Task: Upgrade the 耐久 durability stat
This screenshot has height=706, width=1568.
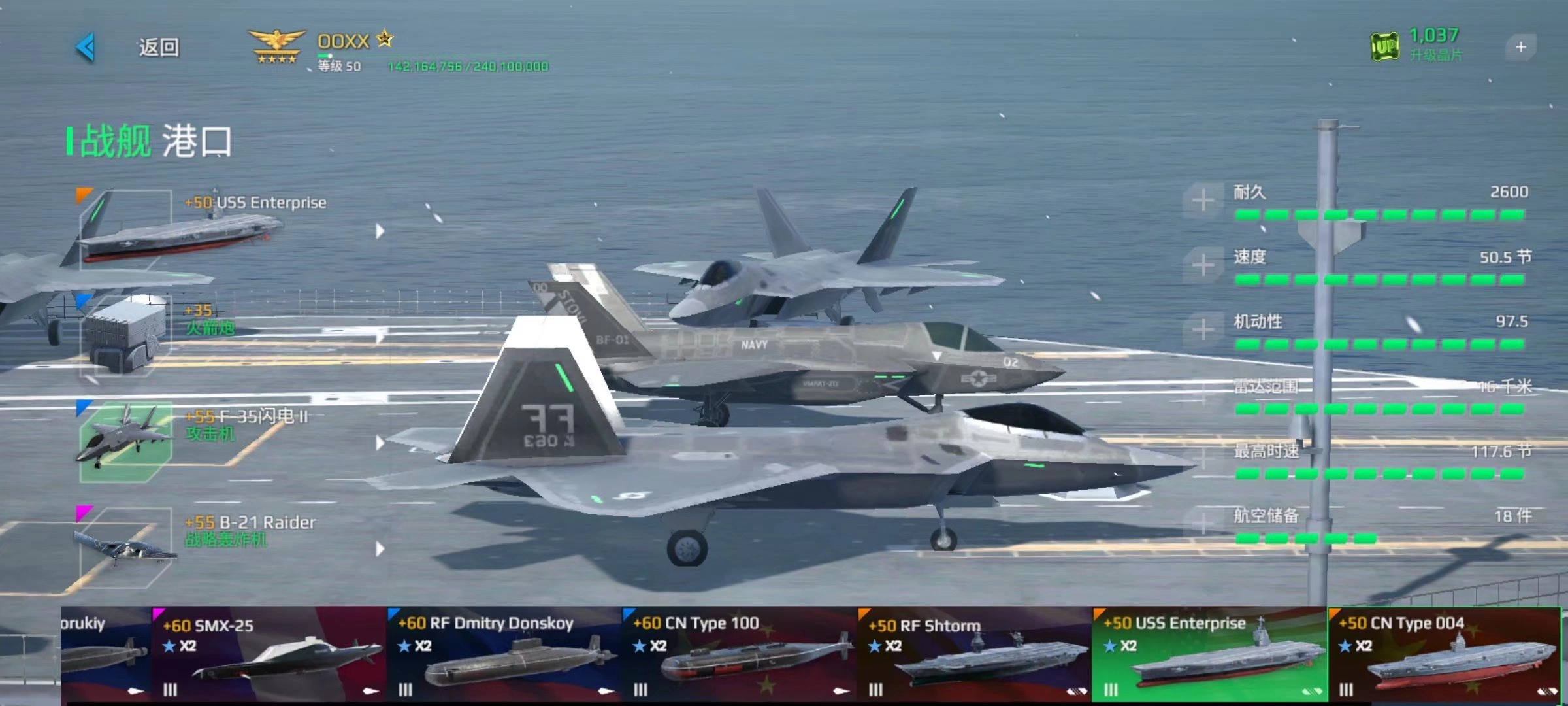Action: [x=1203, y=200]
